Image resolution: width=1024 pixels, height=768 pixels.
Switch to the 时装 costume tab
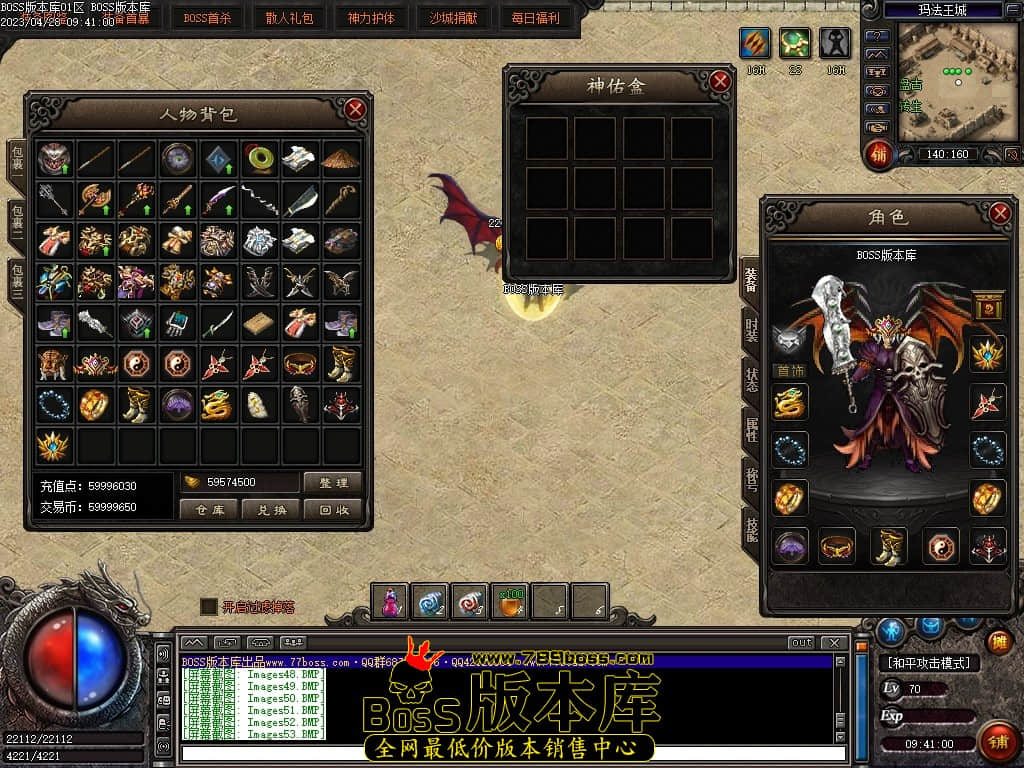click(x=751, y=330)
